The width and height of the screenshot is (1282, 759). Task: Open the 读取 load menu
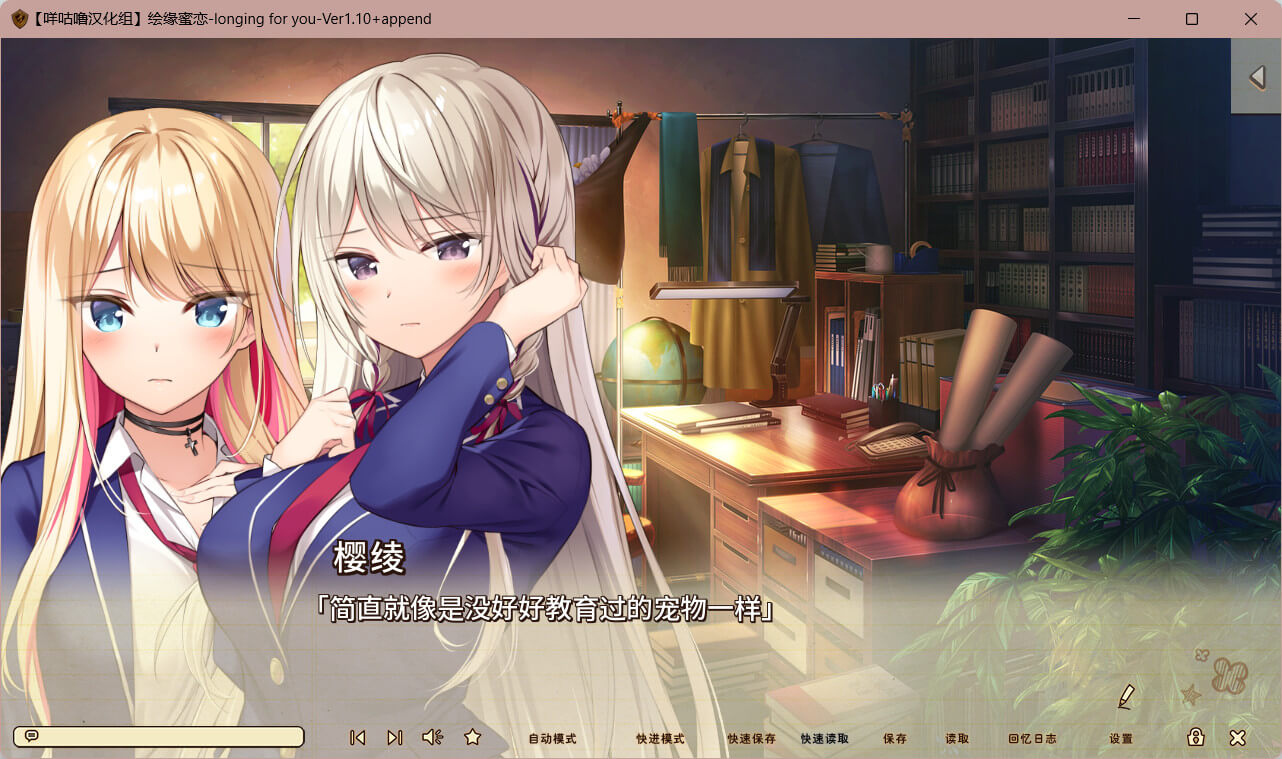[957, 739]
